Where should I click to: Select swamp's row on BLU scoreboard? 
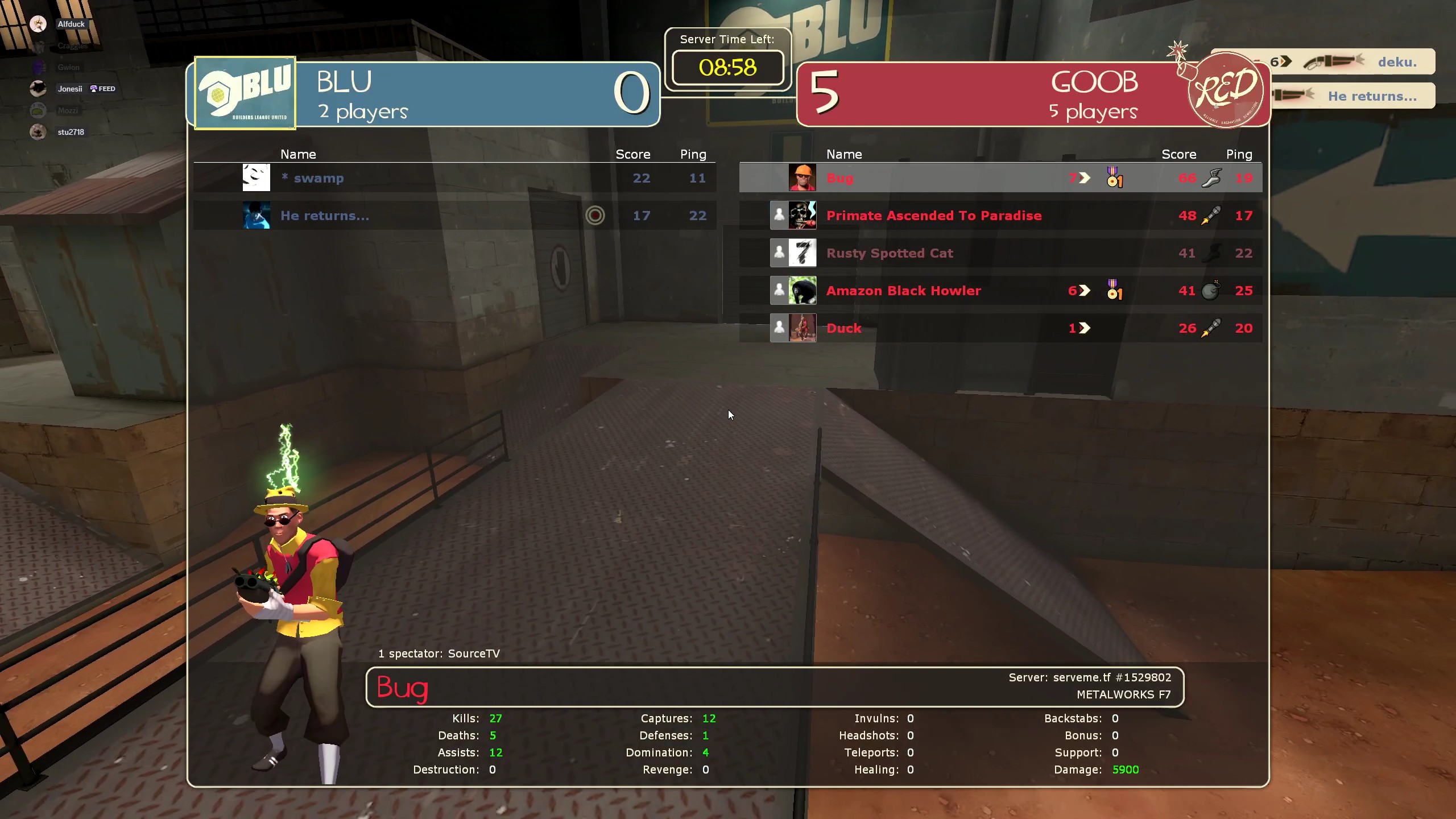(454, 178)
